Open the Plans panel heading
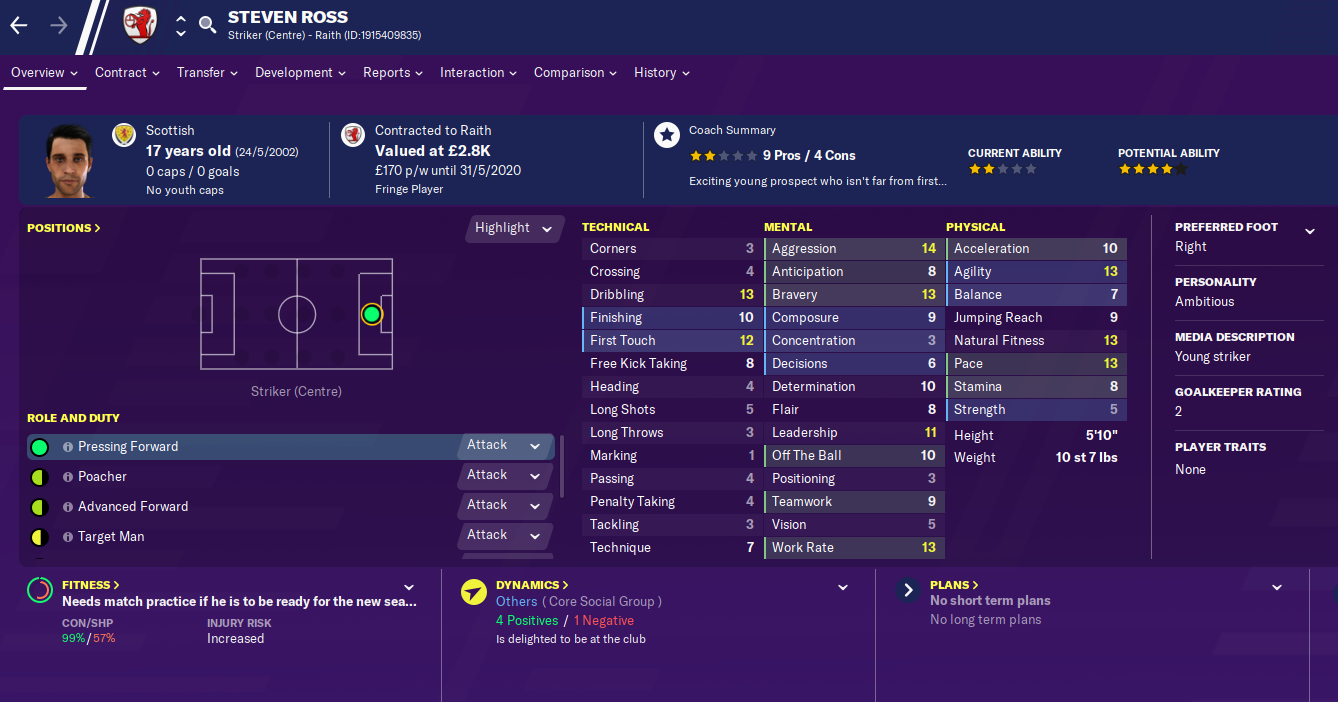Screen dimensions: 1338x702 point(954,585)
